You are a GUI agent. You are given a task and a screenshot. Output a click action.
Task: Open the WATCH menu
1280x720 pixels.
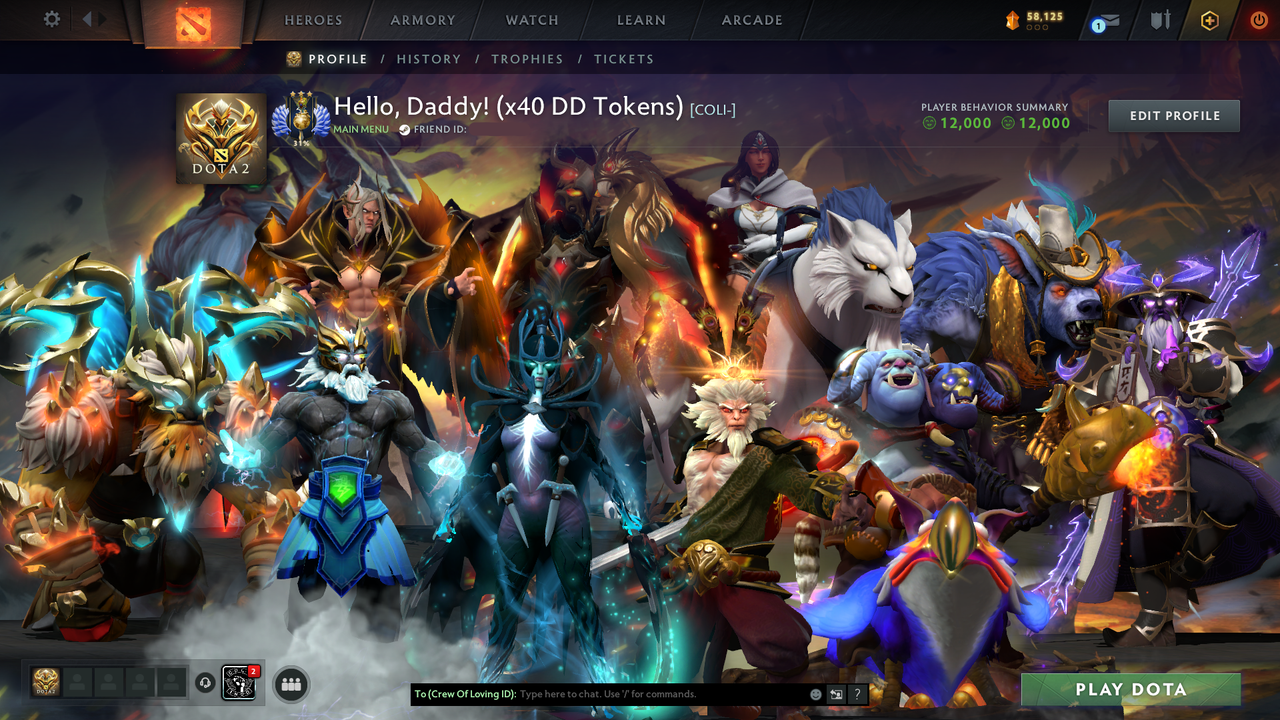coord(531,20)
